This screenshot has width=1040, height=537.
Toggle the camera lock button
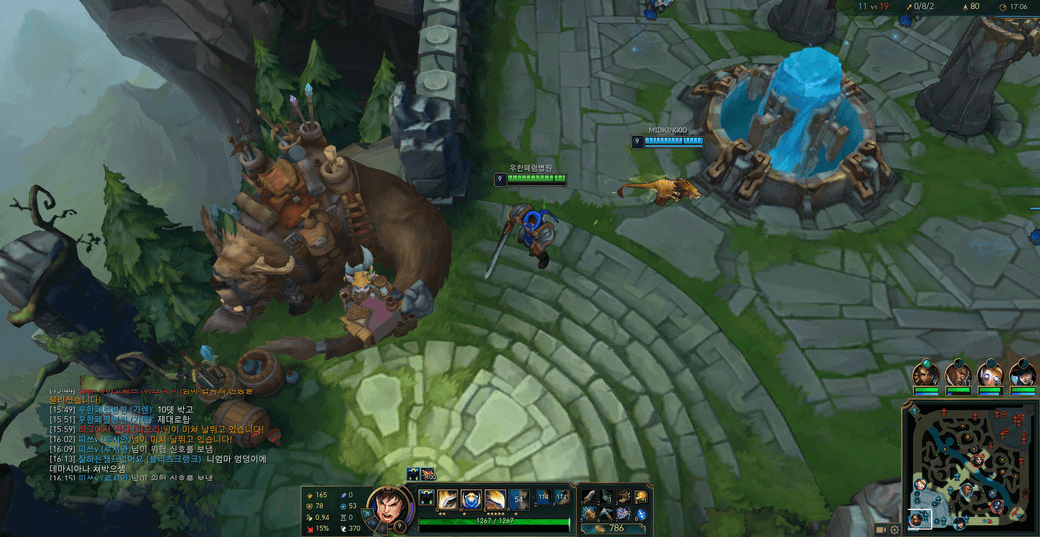(x=881, y=529)
